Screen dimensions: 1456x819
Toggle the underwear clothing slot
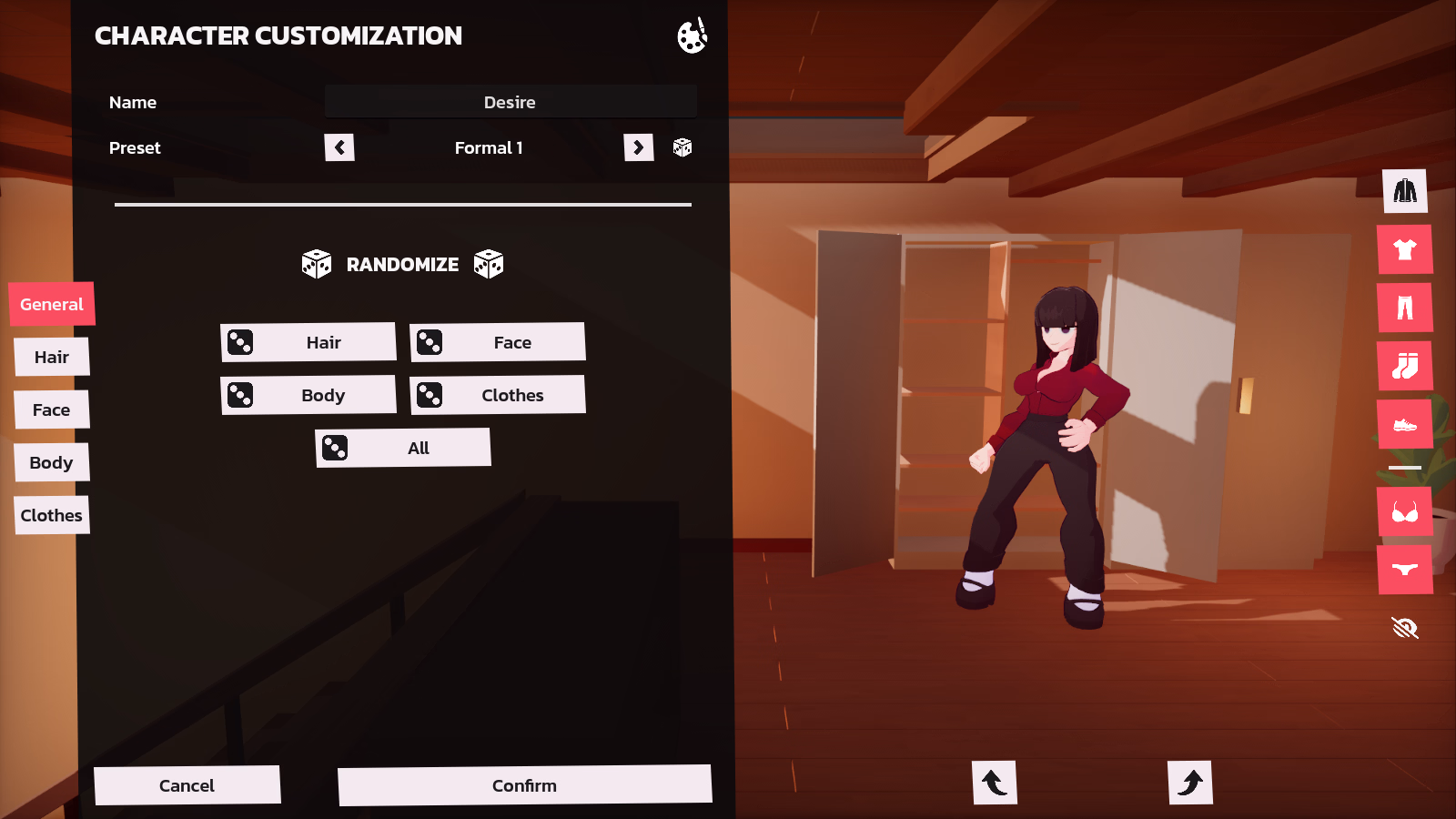tap(1405, 571)
